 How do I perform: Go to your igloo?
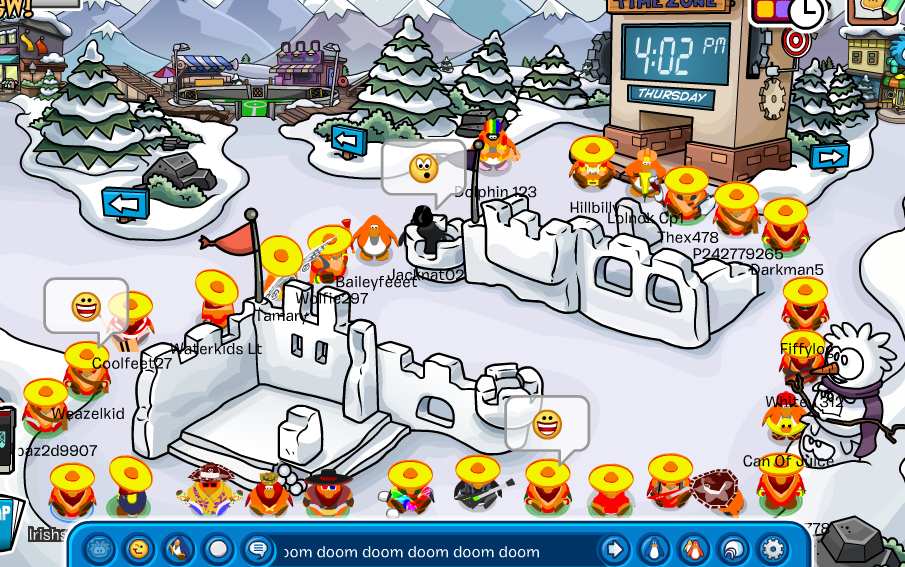pos(733,549)
